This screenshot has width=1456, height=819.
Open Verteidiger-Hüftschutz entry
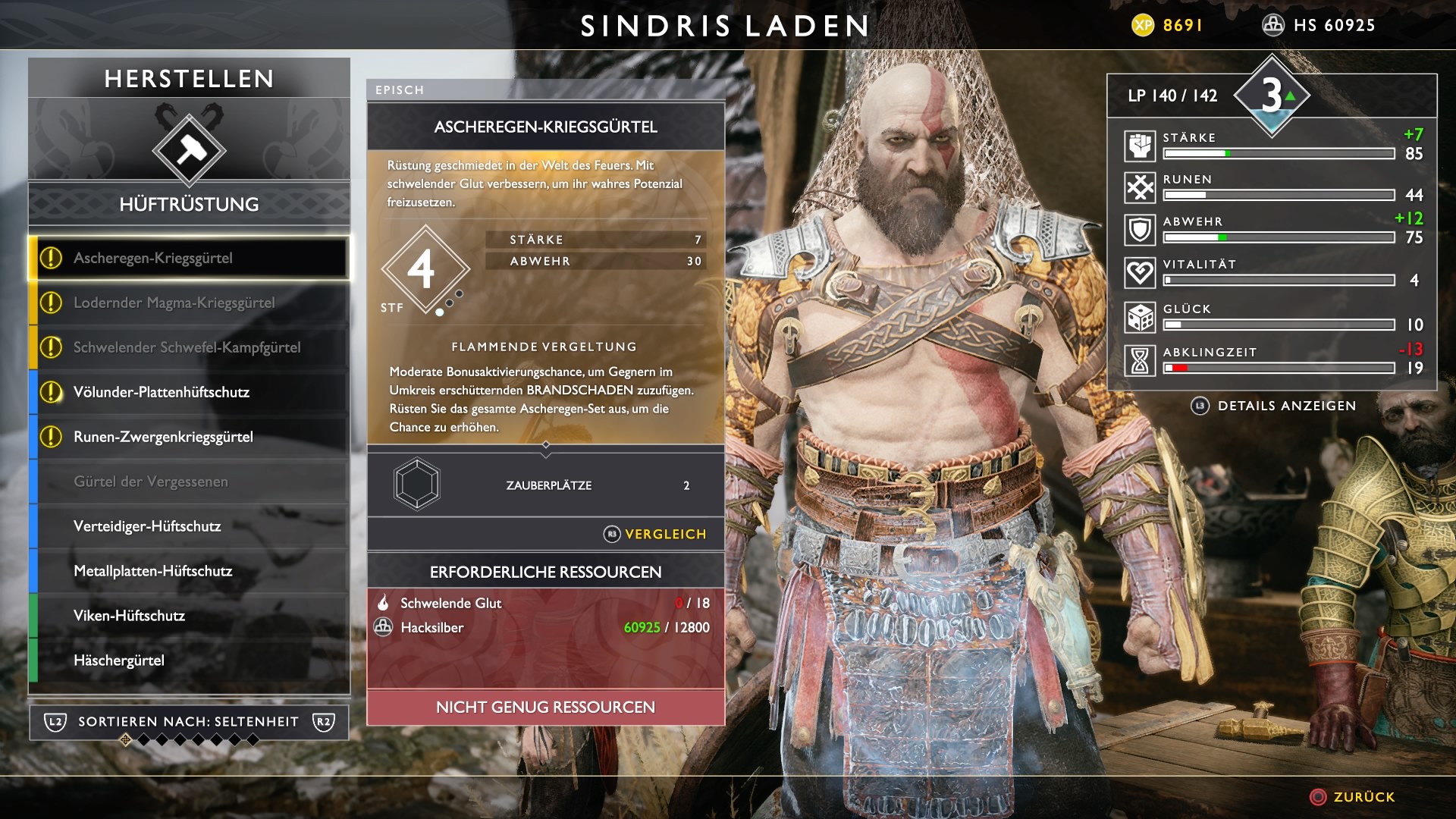190,527
